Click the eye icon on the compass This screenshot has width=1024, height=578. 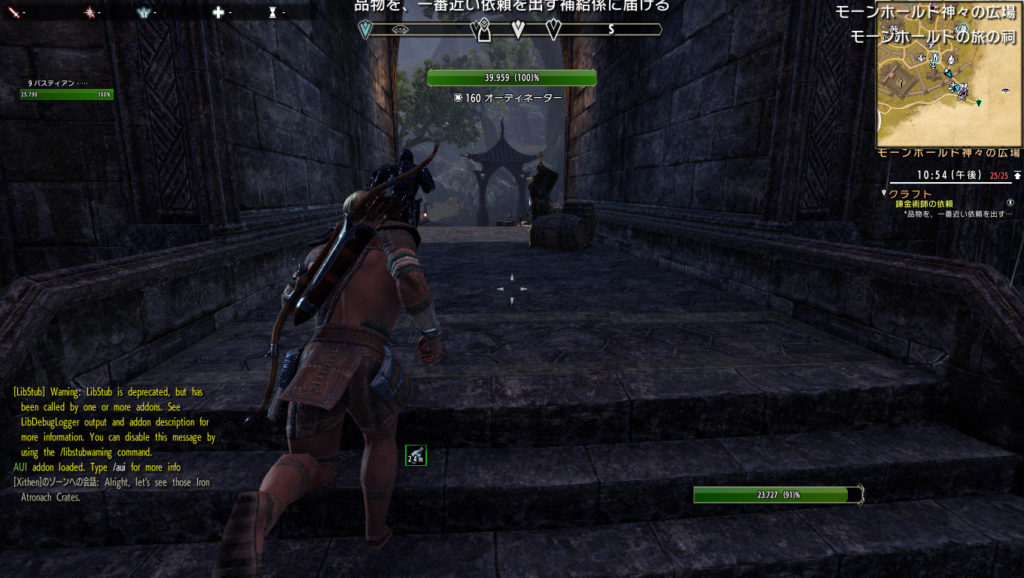pyautogui.click(x=400, y=30)
